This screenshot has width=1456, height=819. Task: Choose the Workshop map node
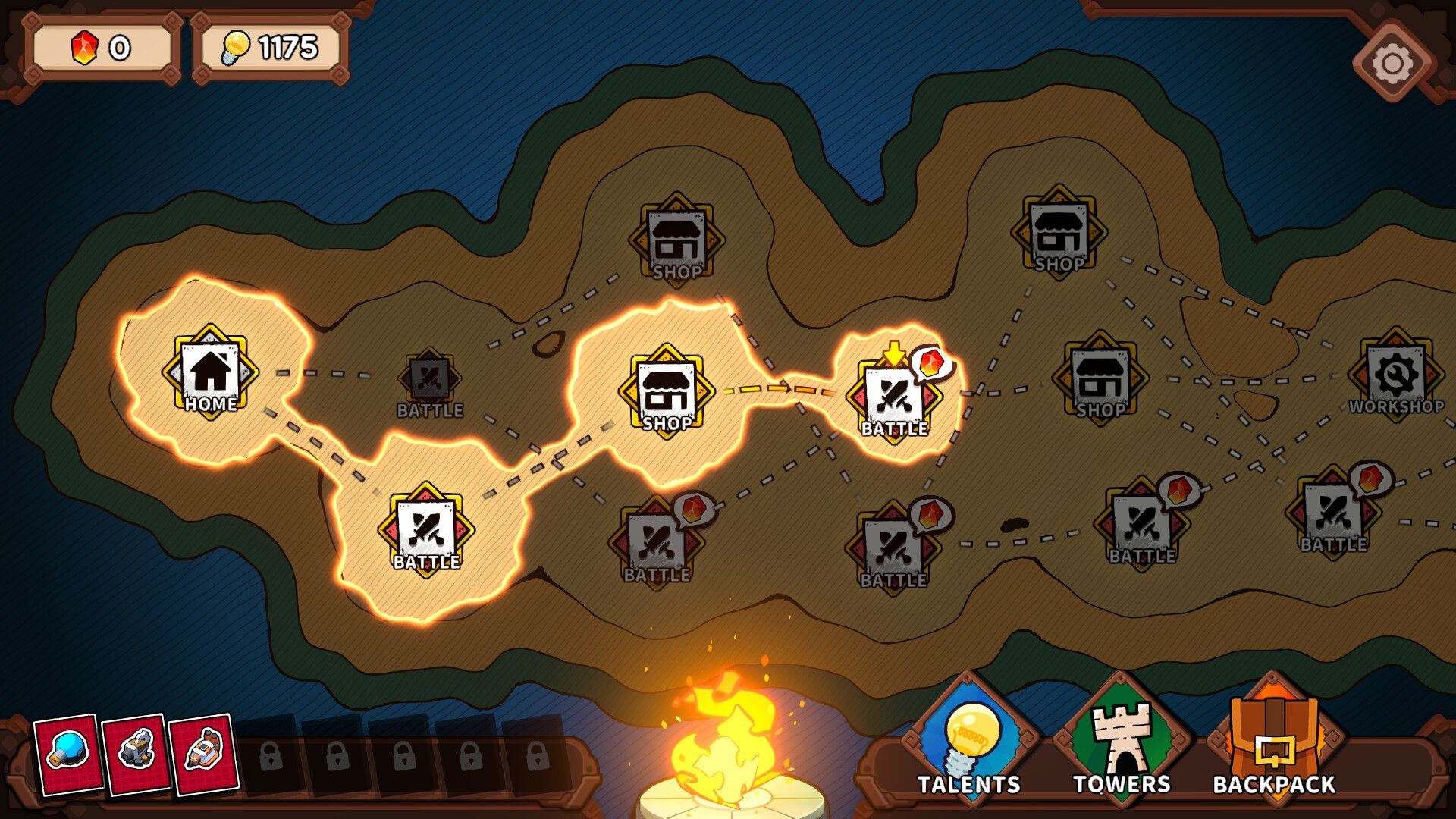1395,375
